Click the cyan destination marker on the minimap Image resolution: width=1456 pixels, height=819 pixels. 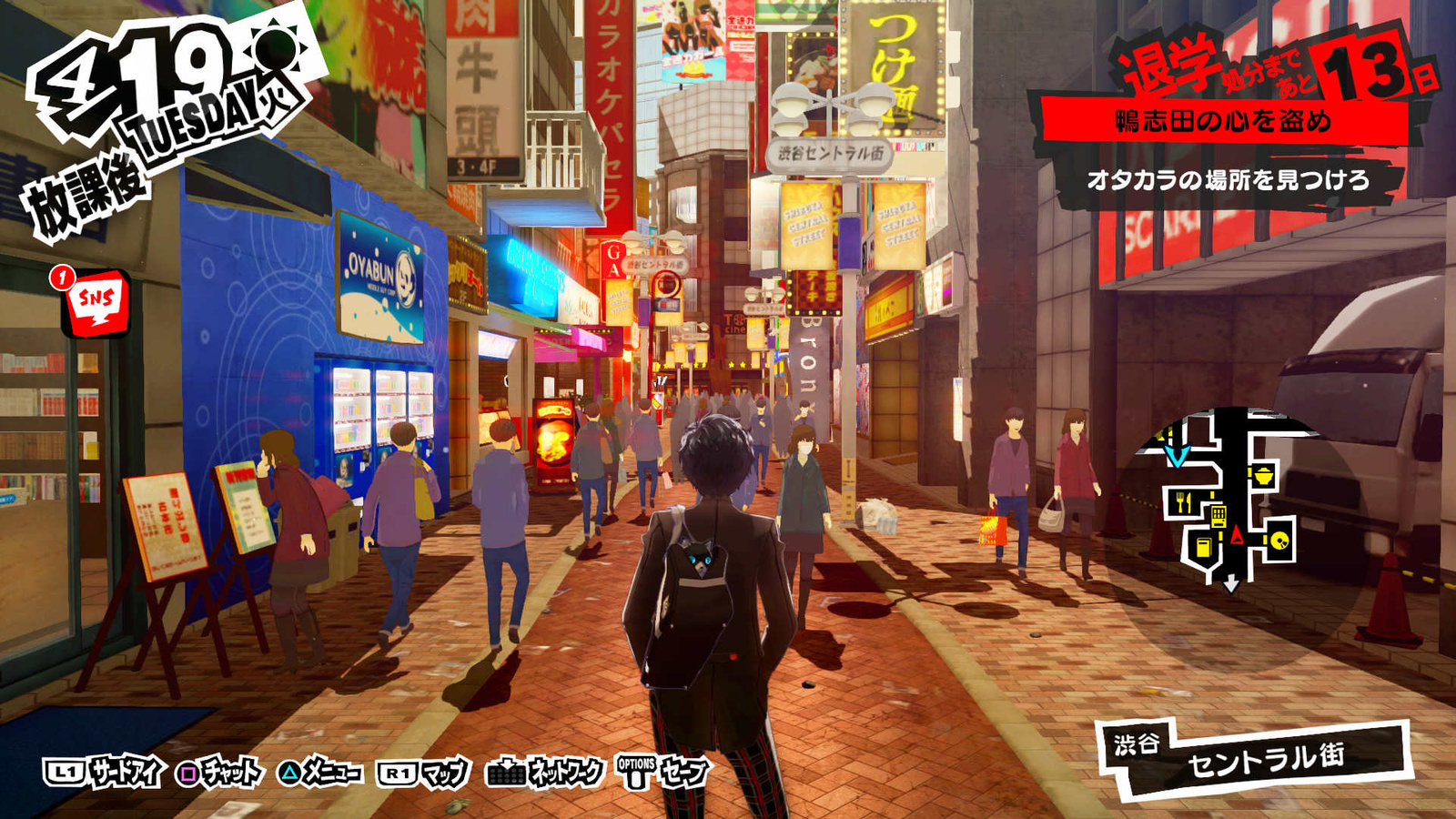[1177, 456]
